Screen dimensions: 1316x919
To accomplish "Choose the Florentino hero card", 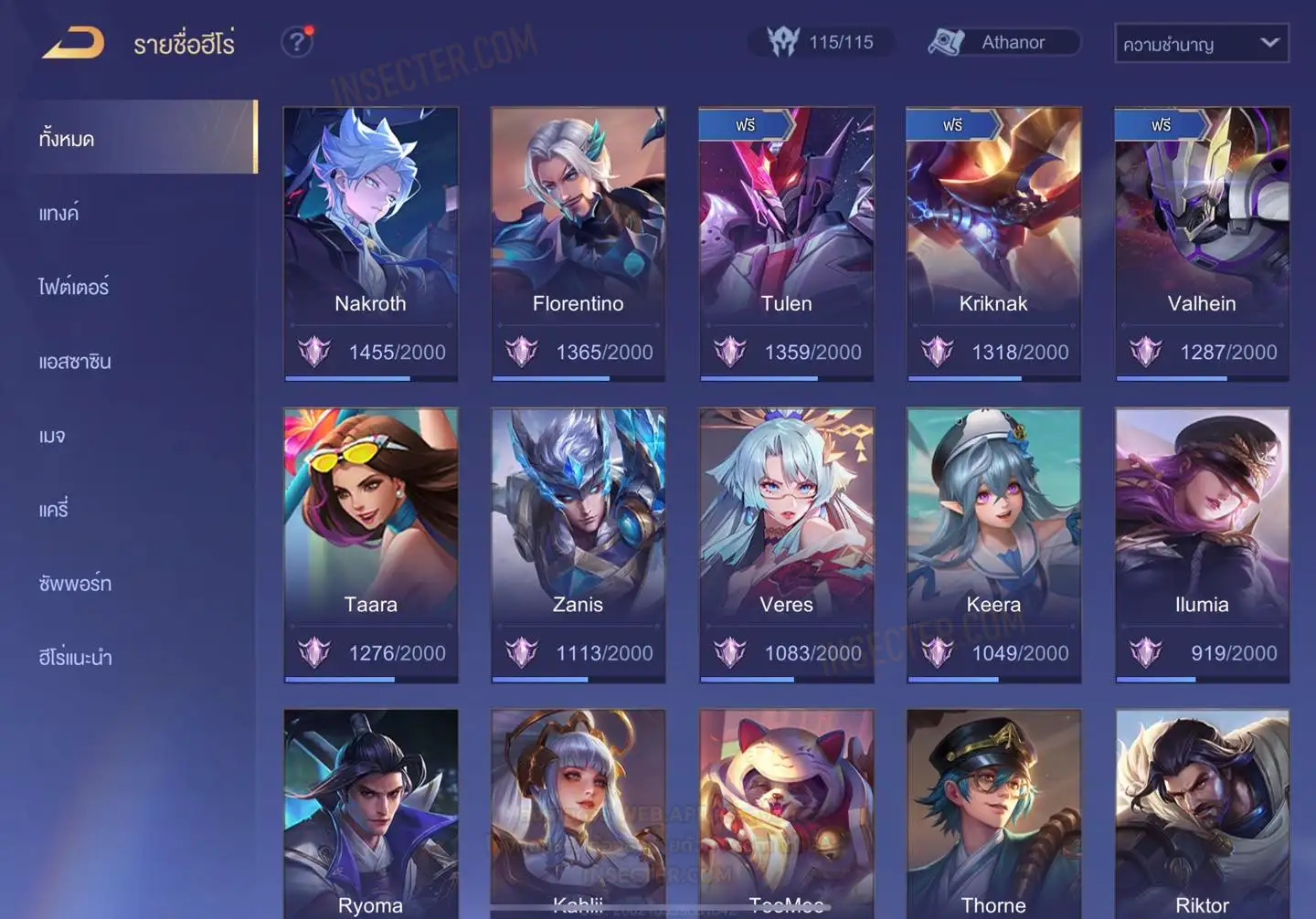I will 578,242.
